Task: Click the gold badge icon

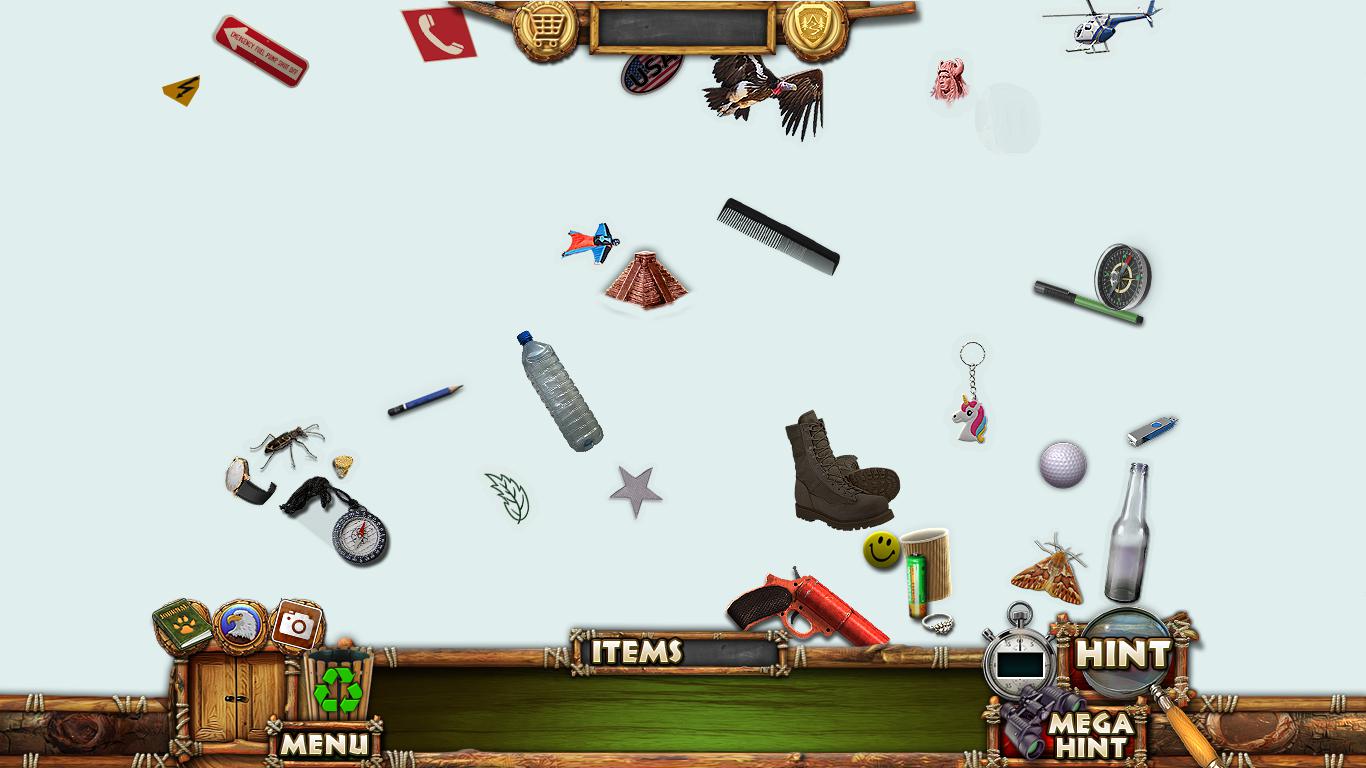Action: tap(815, 27)
